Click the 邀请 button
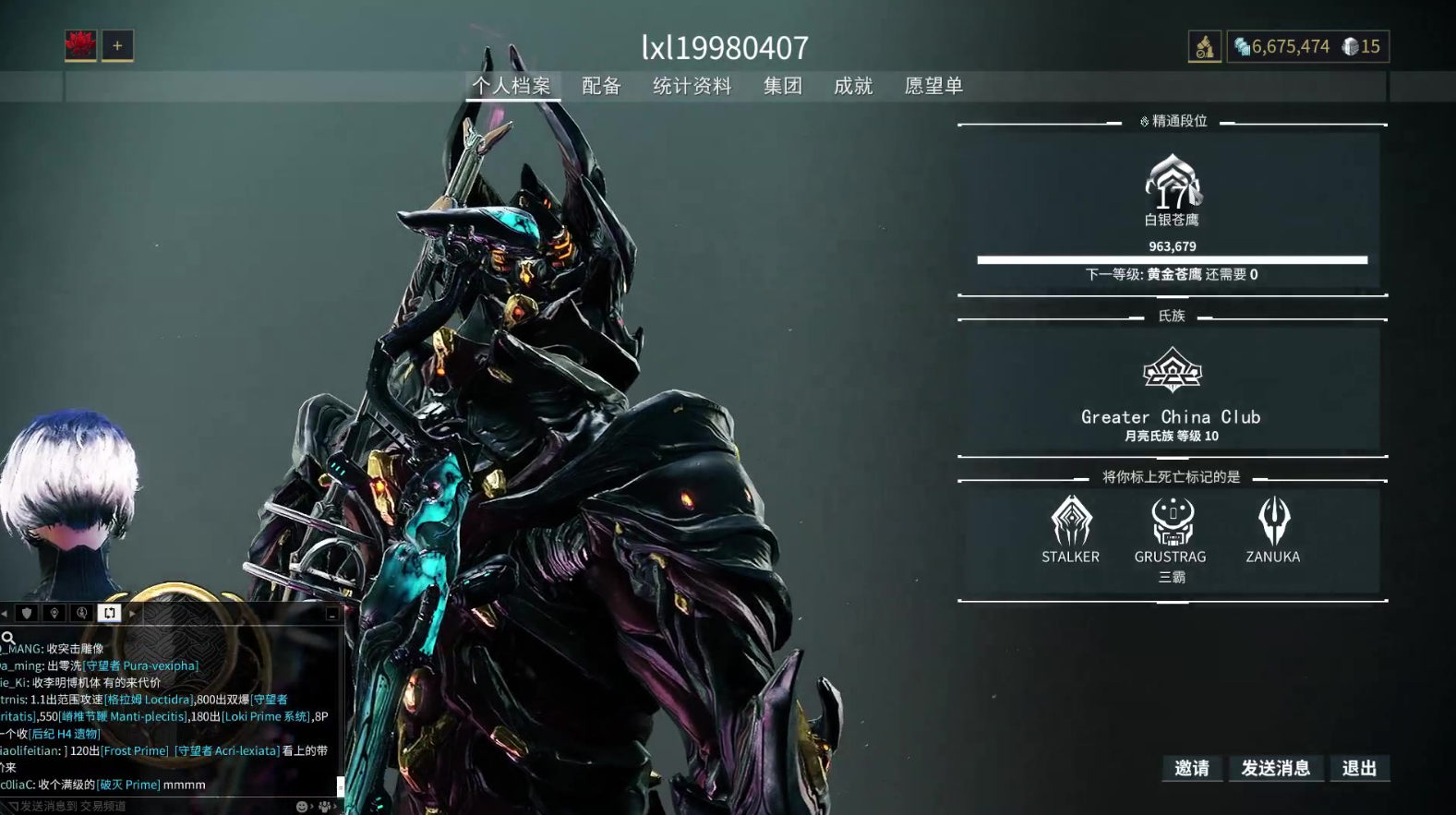Image resolution: width=1456 pixels, height=815 pixels. [1191, 768]
